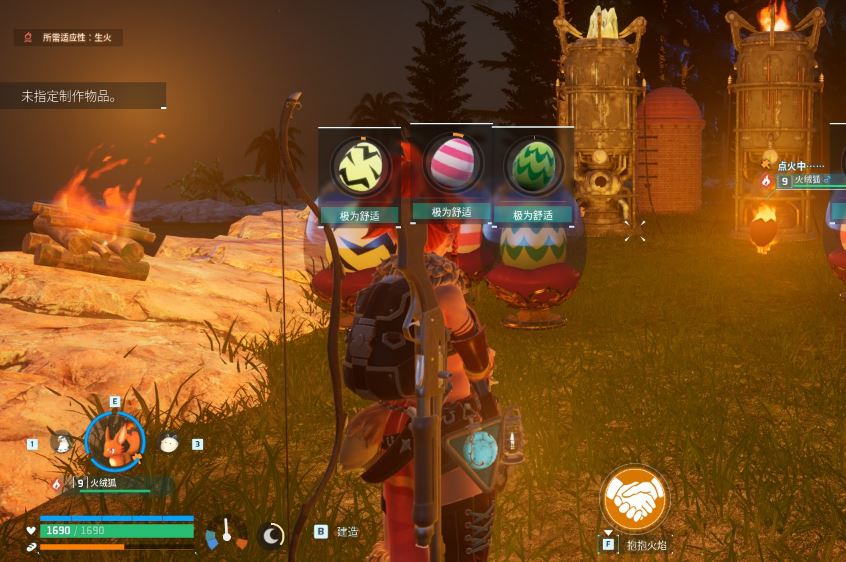Choose the pal portrait in party slot 1
Viewport: 846px width, 562px height.
click(63, 442)
